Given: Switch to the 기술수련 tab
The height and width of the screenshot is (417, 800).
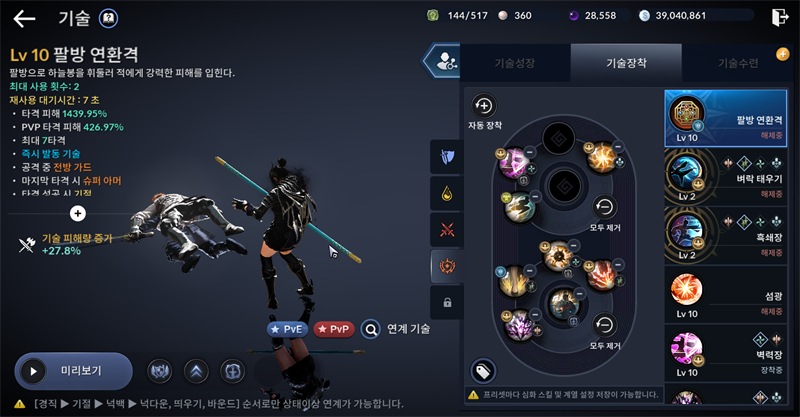Looking at the screenshot, I should tap(741, 63).
